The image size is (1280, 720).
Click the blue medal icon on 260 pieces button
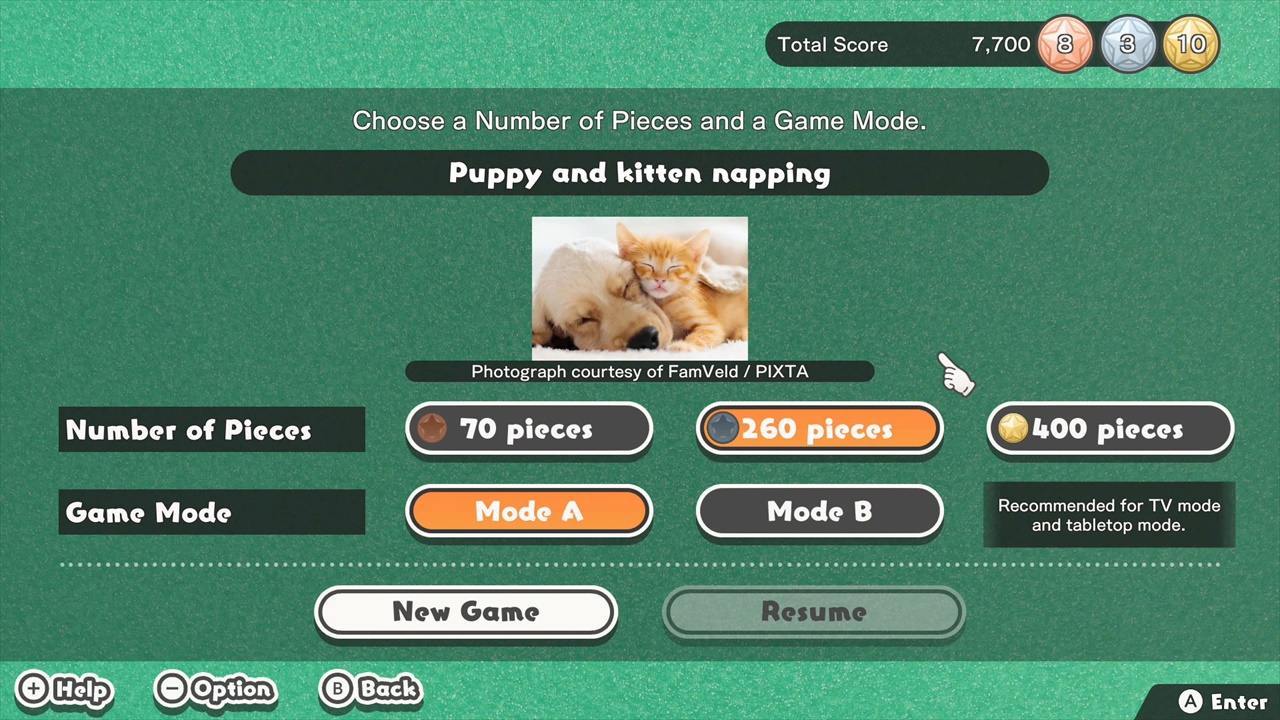pos(723,429)
